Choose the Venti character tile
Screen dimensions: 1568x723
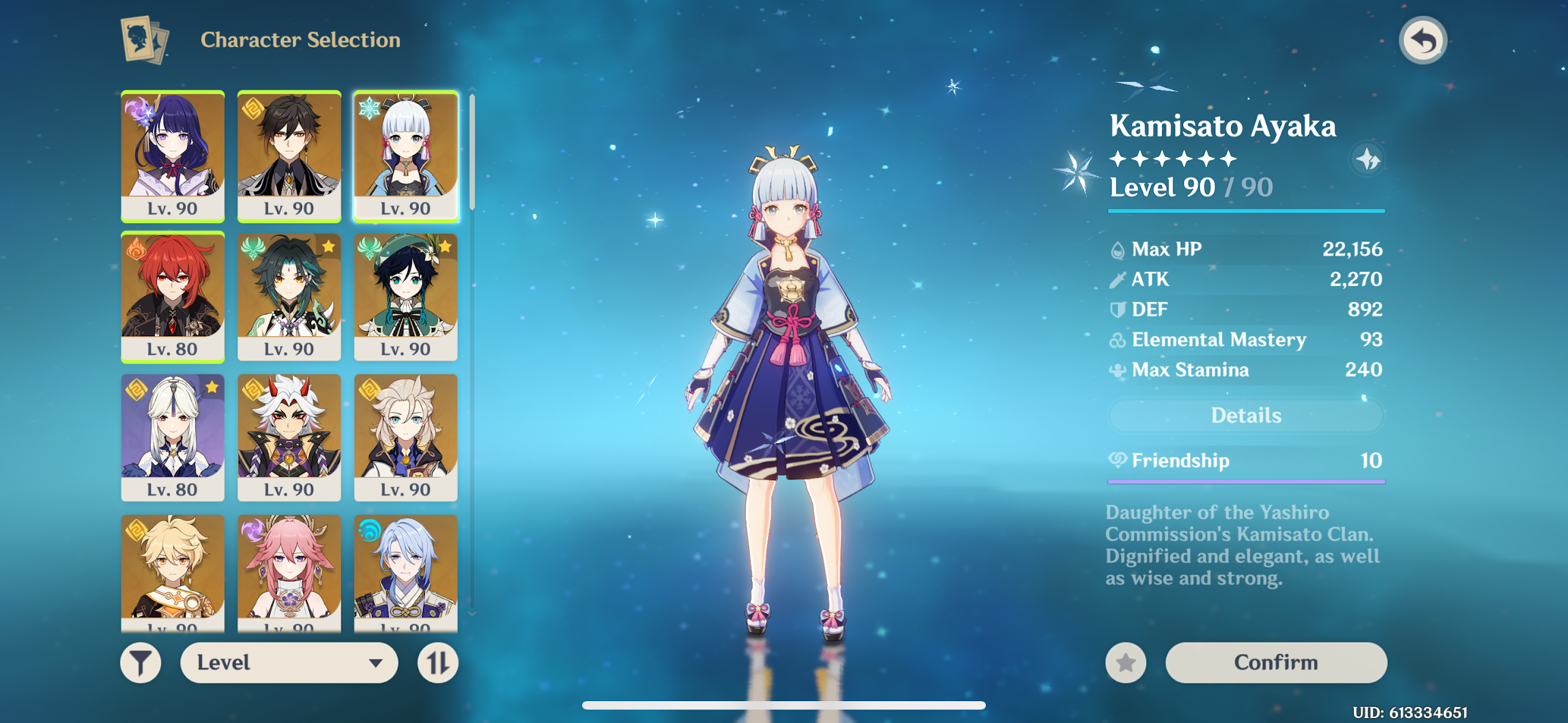pos(406,296)
